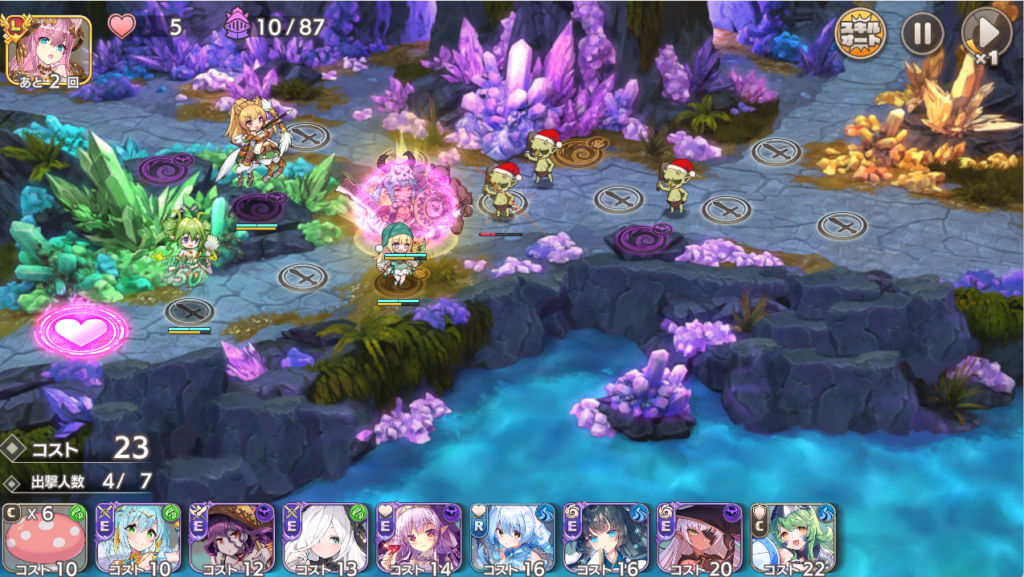Image resolution: width=1024 pixels, height=577 pixels.
Task: Pick the purple witch-hat unit costing 12
Action: click(231, 538)
